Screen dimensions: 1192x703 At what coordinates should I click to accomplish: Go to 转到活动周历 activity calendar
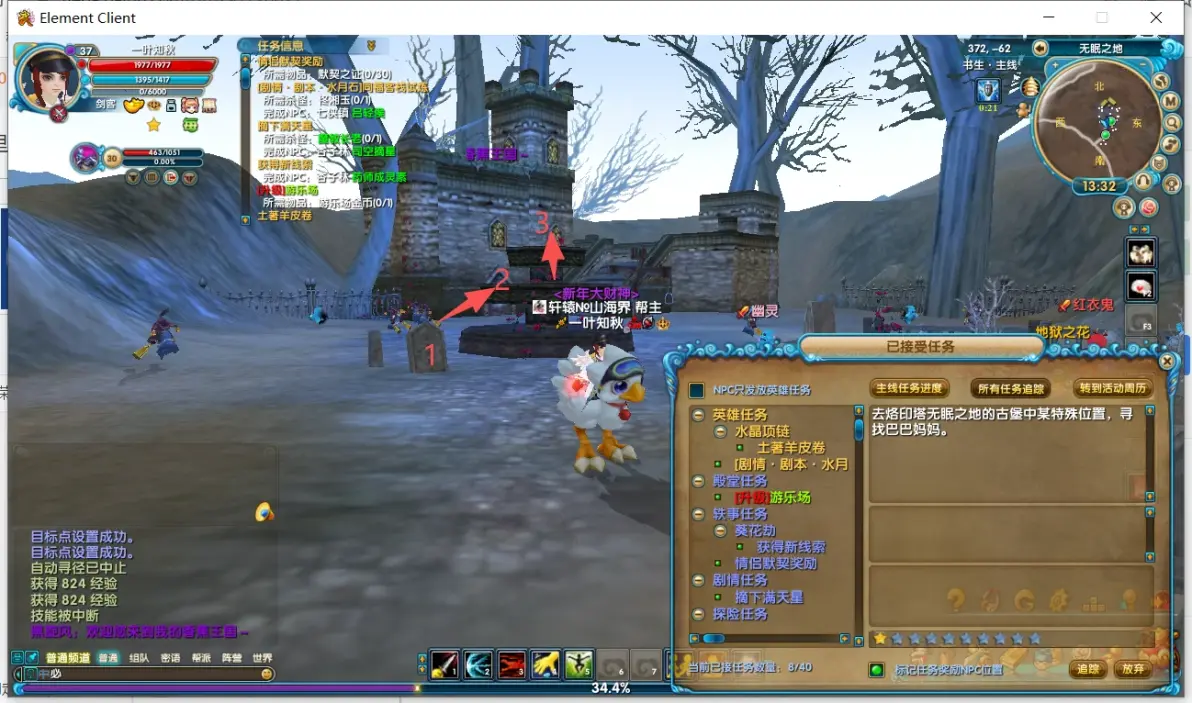click(1112, 388)
